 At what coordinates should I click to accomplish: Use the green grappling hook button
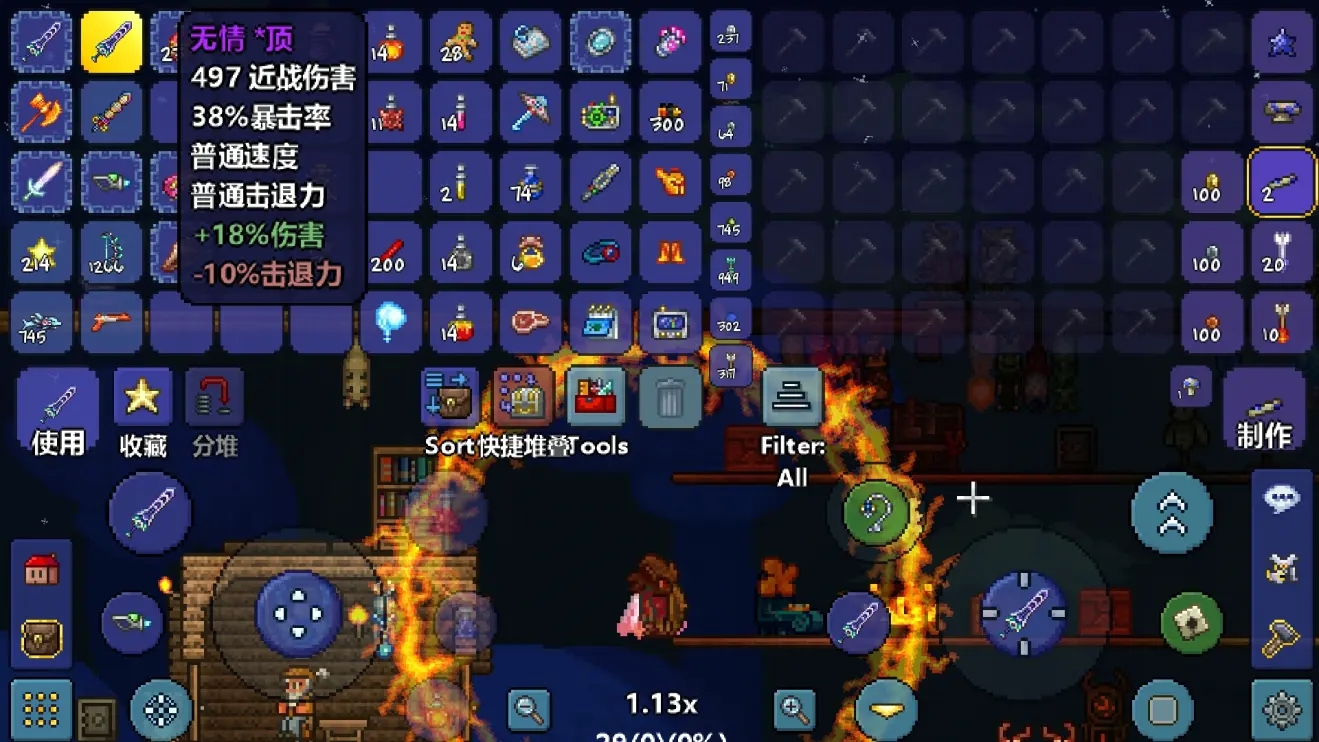(876, 513)
